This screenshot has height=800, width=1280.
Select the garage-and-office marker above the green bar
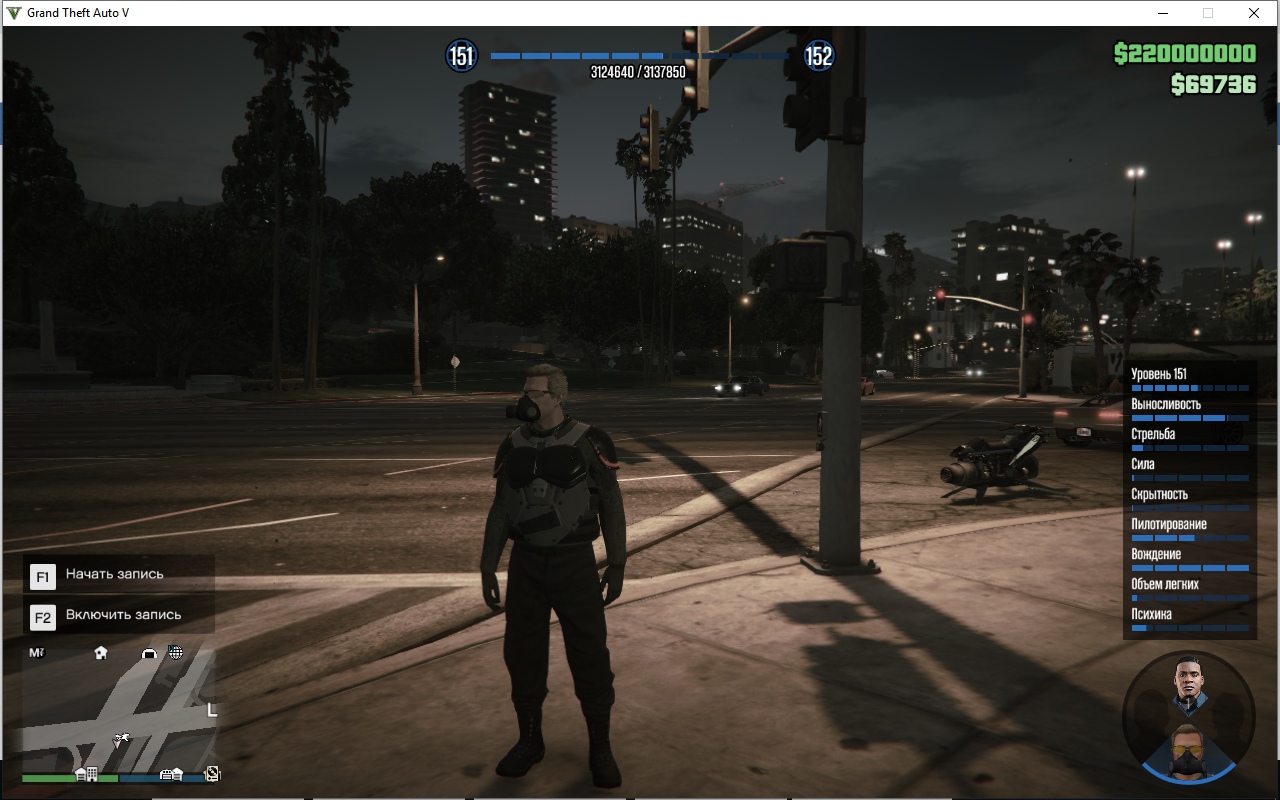coord(87,774)
